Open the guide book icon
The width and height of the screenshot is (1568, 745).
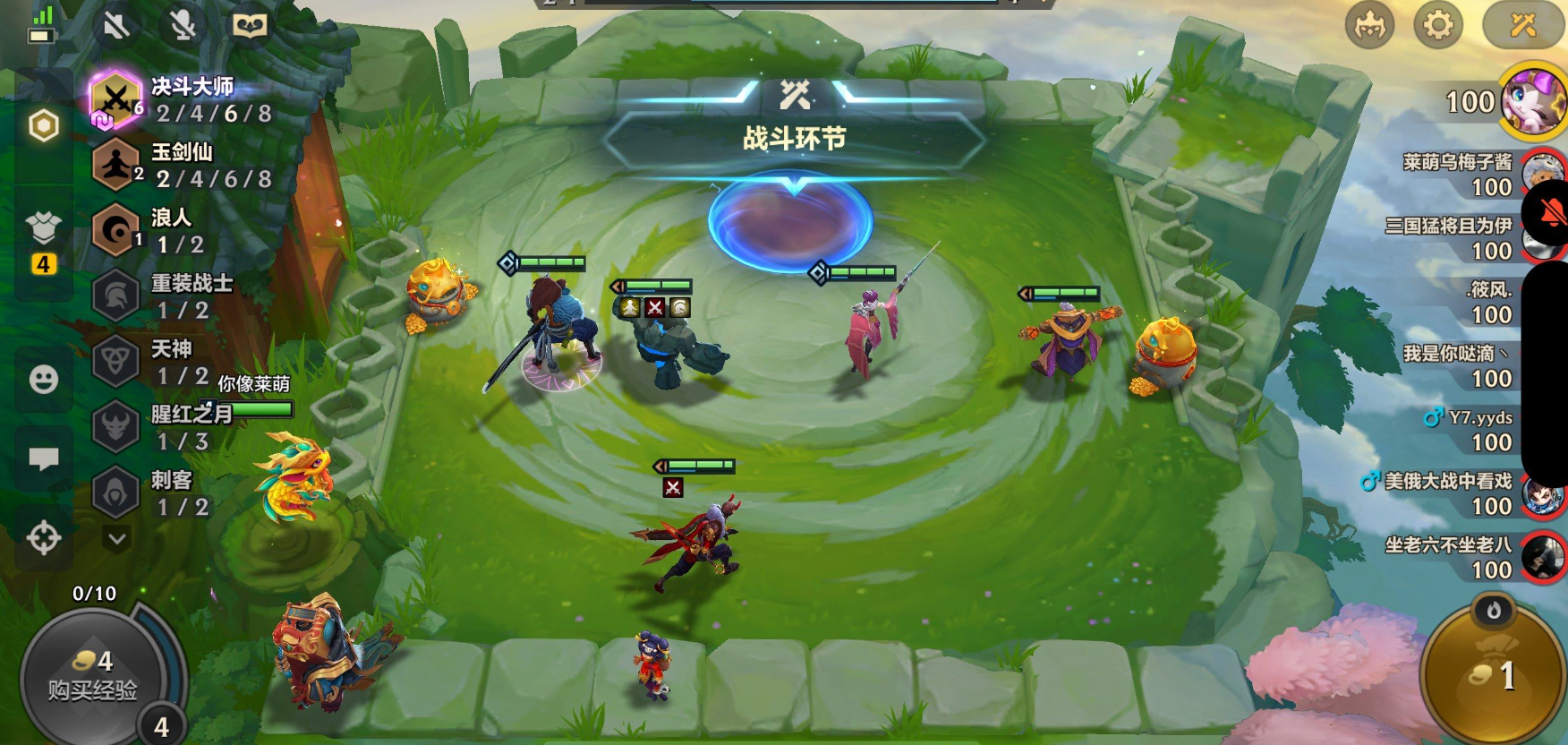coord(250,25)
